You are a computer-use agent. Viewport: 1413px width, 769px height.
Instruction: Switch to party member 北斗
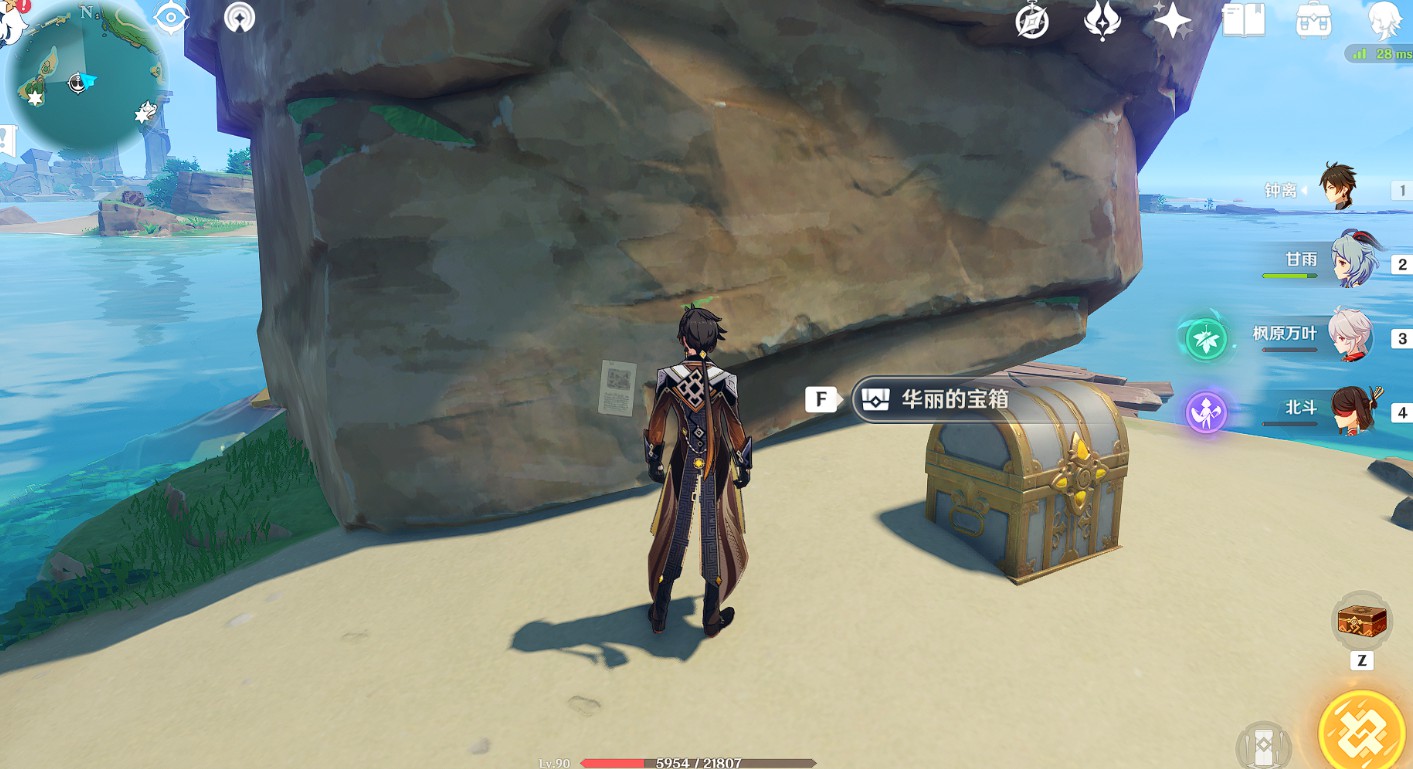(x=1354, y=410)
